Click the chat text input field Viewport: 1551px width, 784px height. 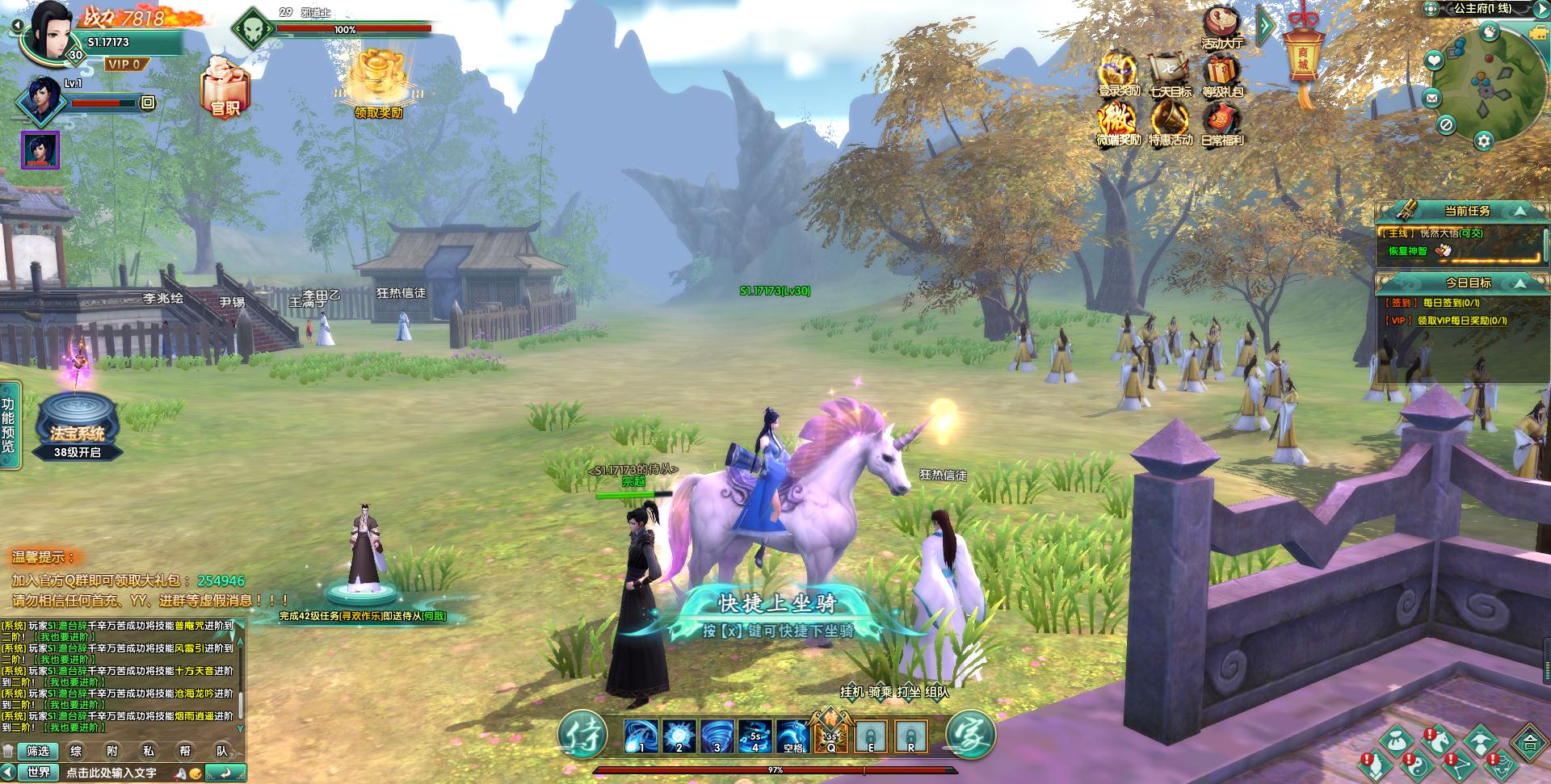(121, 773)
